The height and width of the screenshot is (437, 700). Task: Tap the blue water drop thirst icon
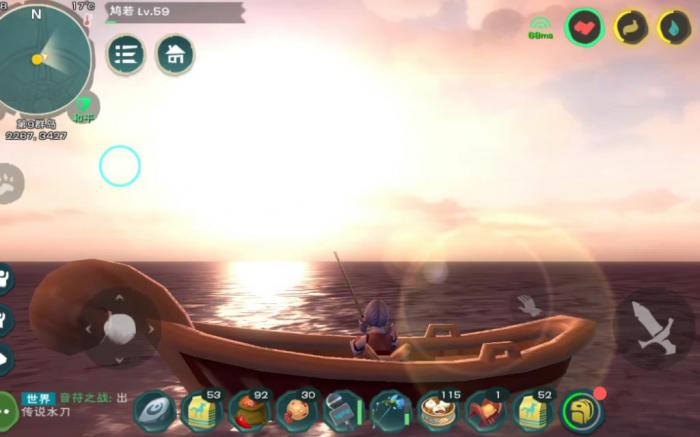point(674,27)
